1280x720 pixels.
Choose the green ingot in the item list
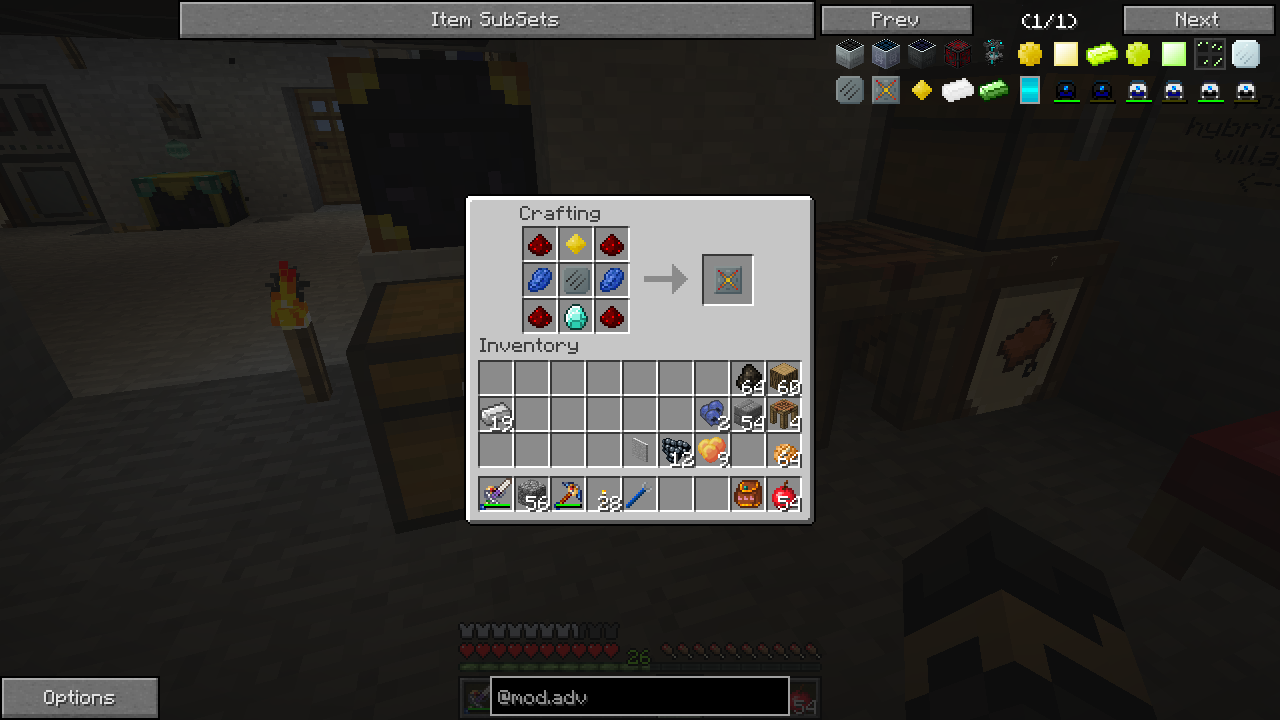pos(993,91)
